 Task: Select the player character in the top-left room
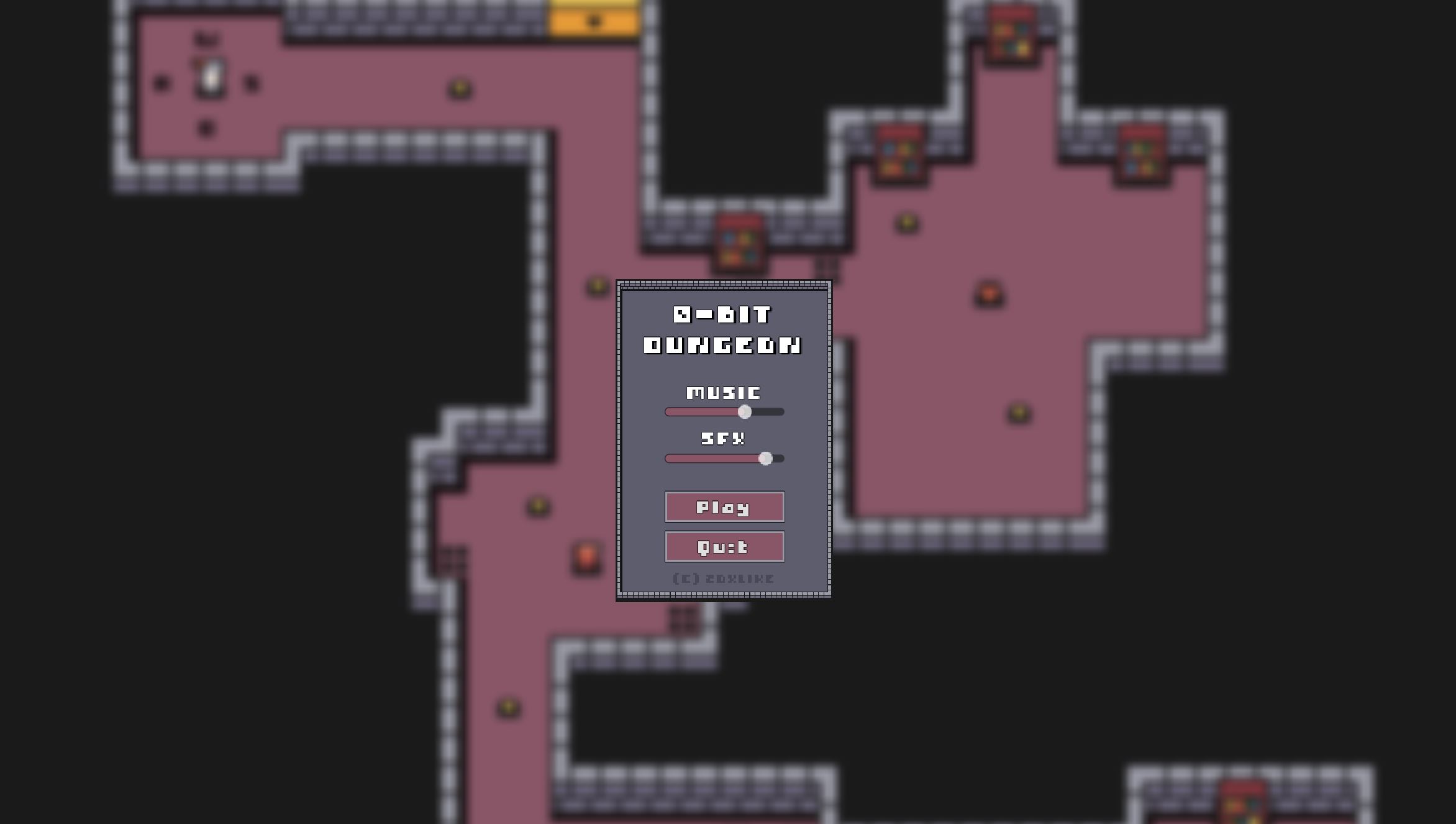pos(209,76)
